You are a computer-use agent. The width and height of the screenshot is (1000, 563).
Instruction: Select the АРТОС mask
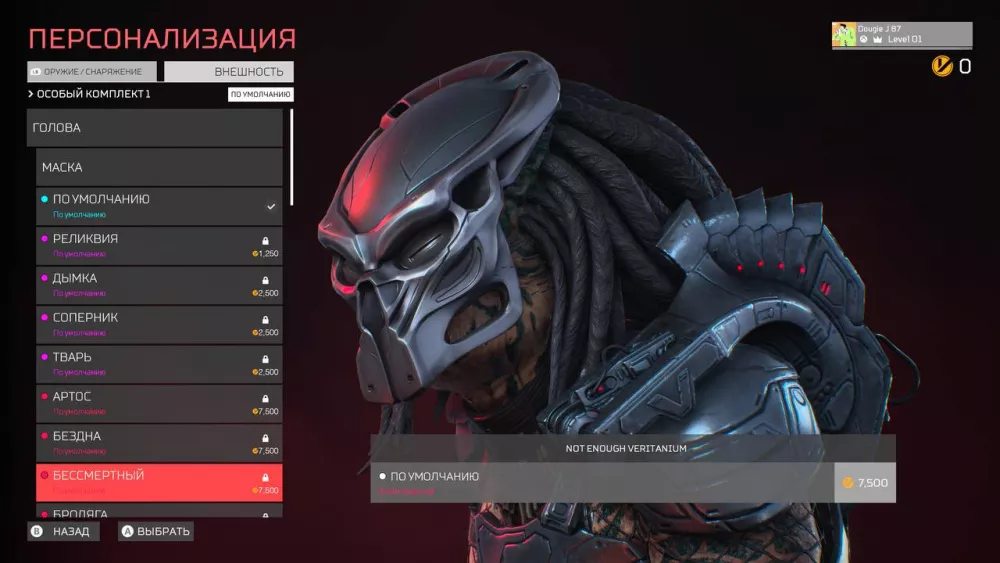[x=159, y=404]
